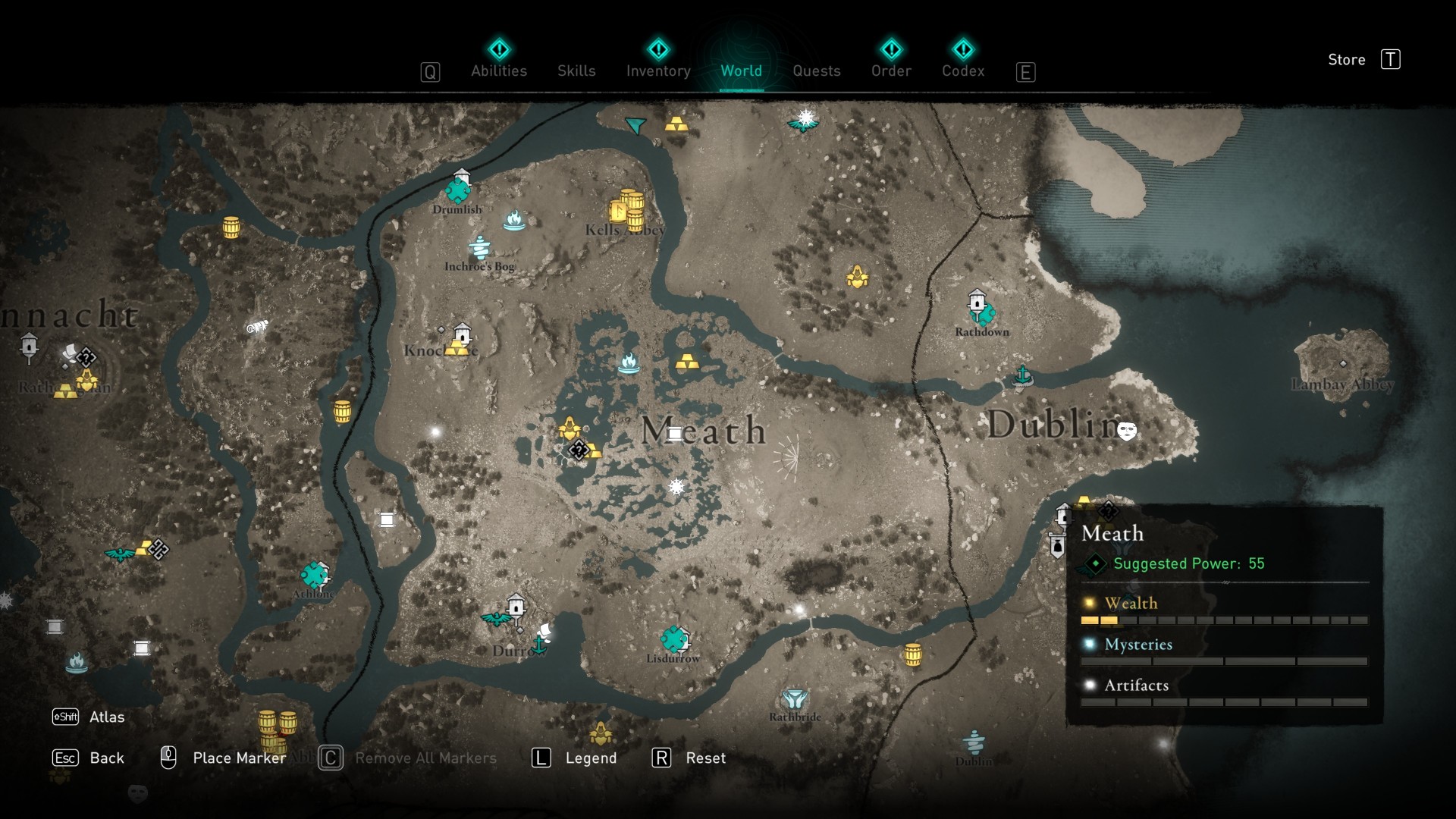Select the Lisdurrow location marker
1456x819 pixels.
tap(673, 639)
